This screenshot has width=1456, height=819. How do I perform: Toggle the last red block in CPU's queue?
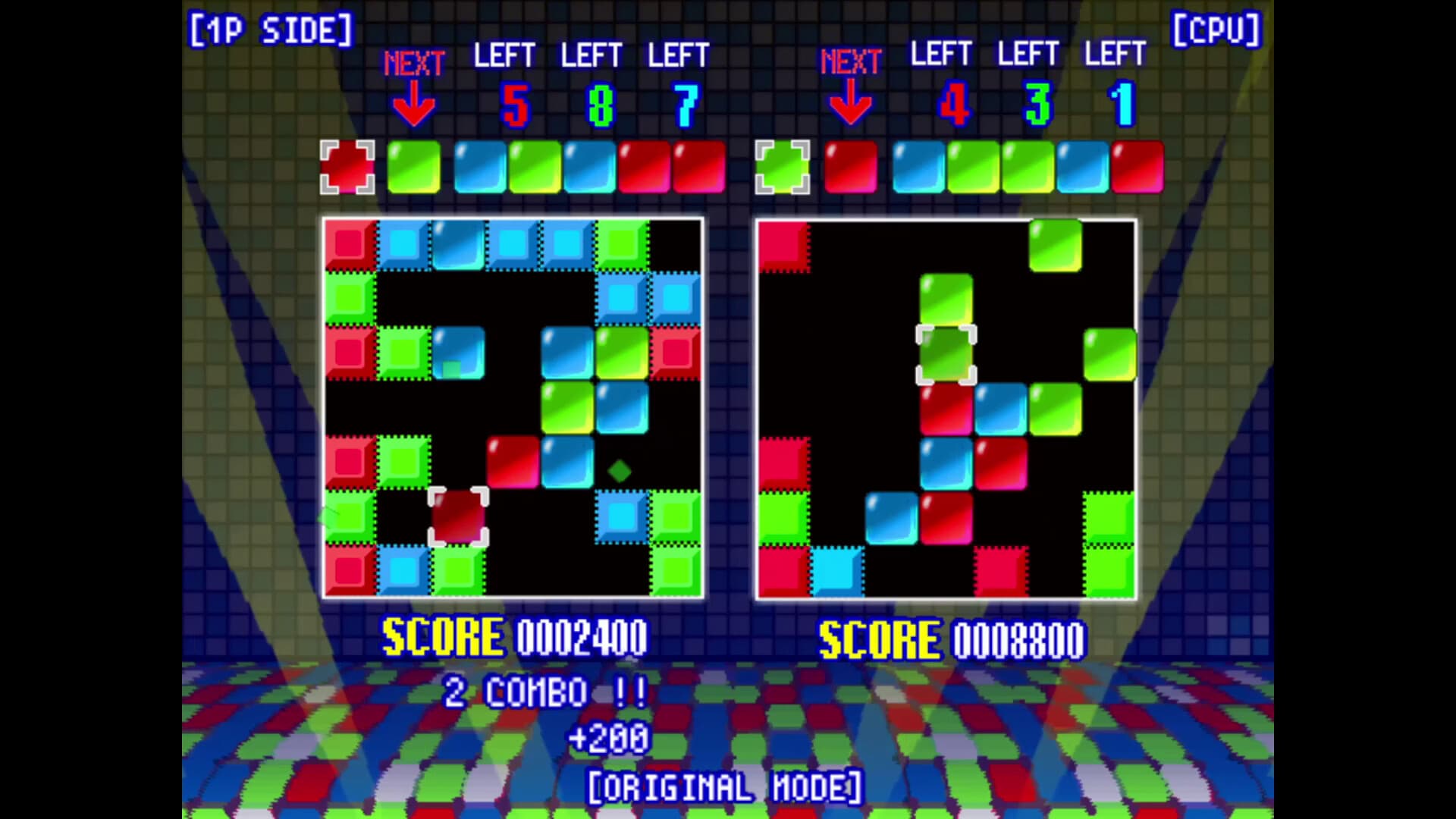pos(1137,167)
